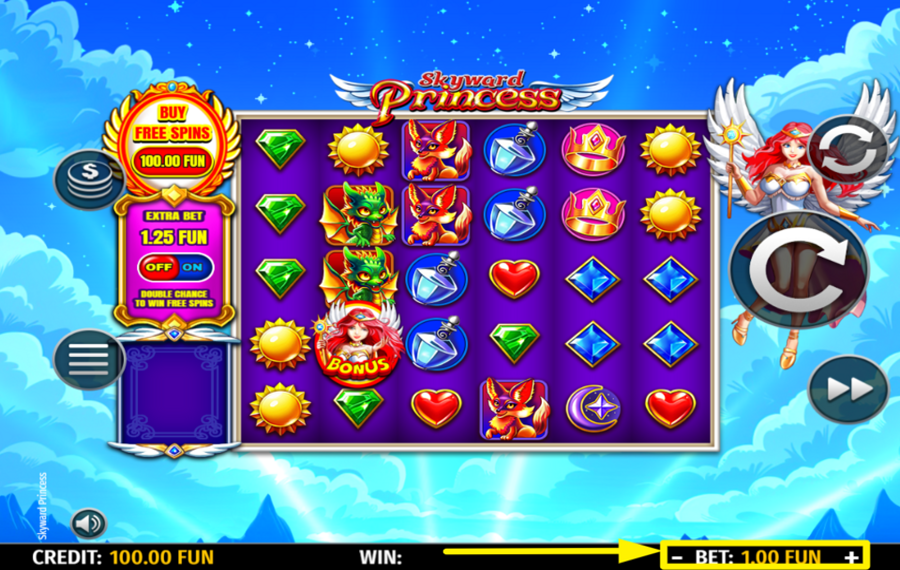Screen dimensions: 900x570
Task: Mute sound with the speaker icon
Action: click(x=88, y=523)
